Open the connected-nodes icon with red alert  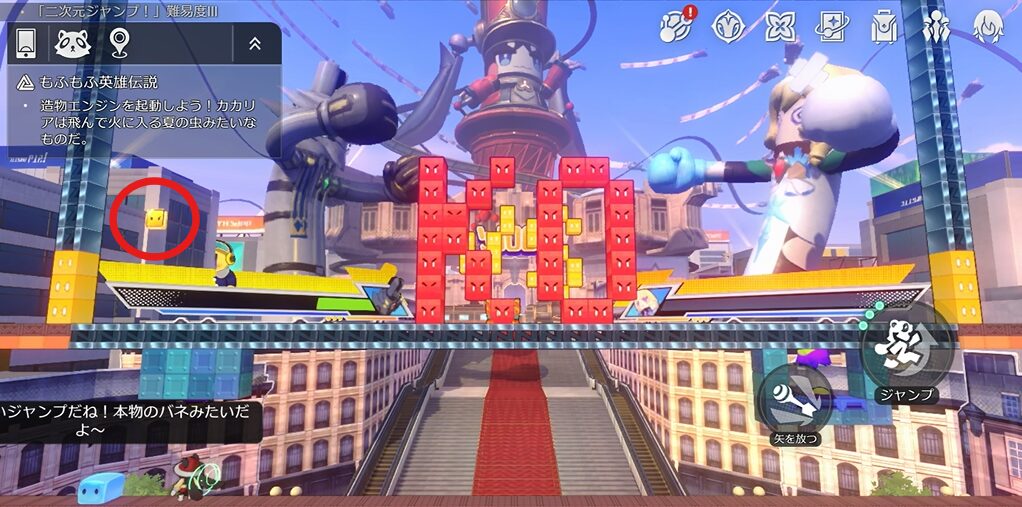pos(674,26)
